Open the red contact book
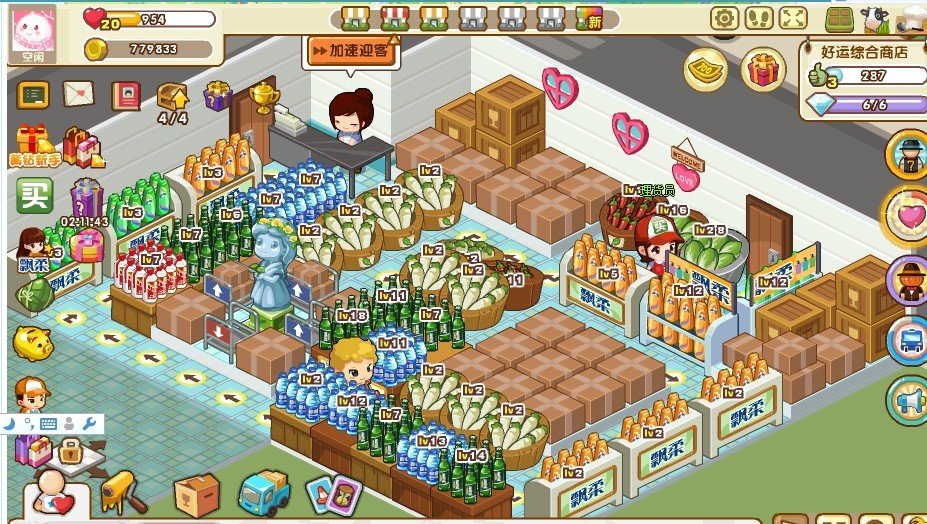This screenshot has height=524, width=927. coord(125,95)
